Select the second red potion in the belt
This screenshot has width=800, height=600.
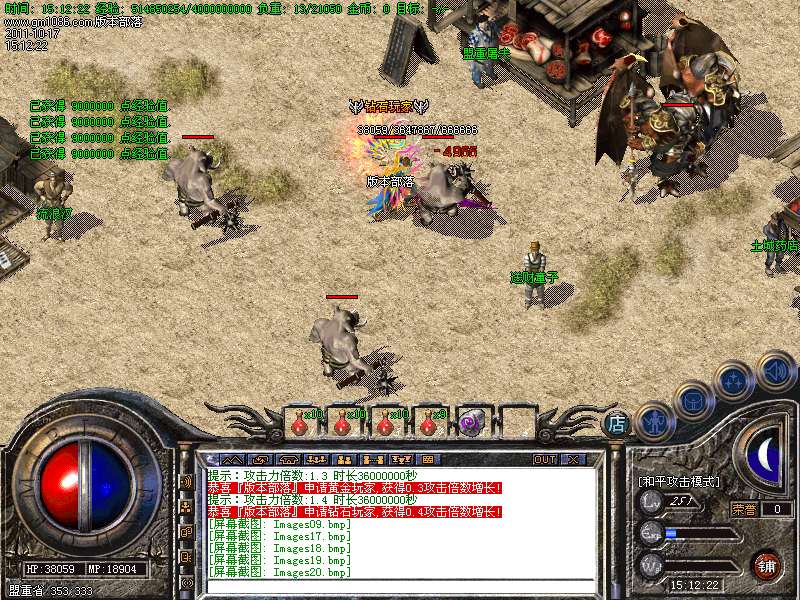(342, 423)
